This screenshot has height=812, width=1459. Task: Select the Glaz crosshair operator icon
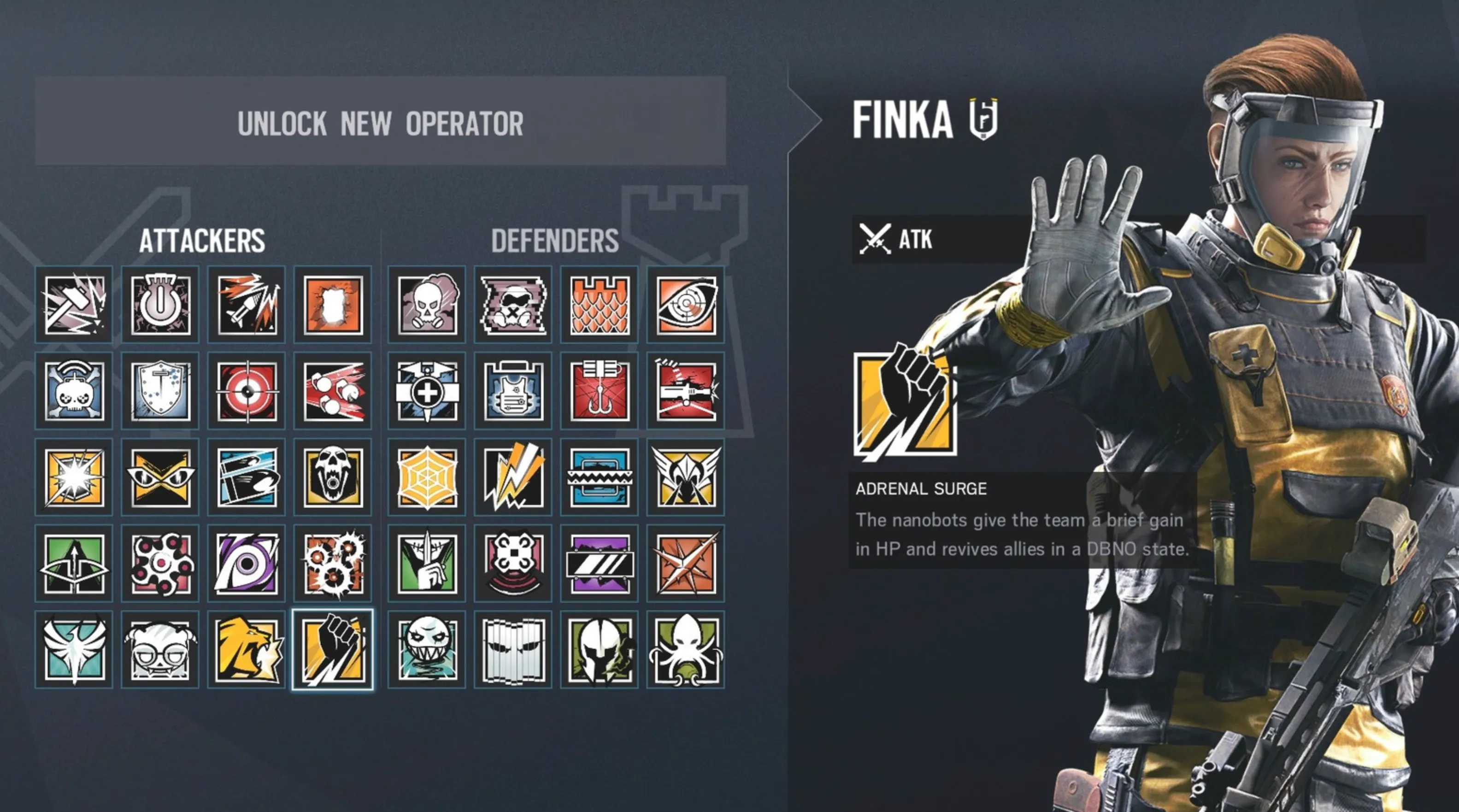[x=247, y=391]
